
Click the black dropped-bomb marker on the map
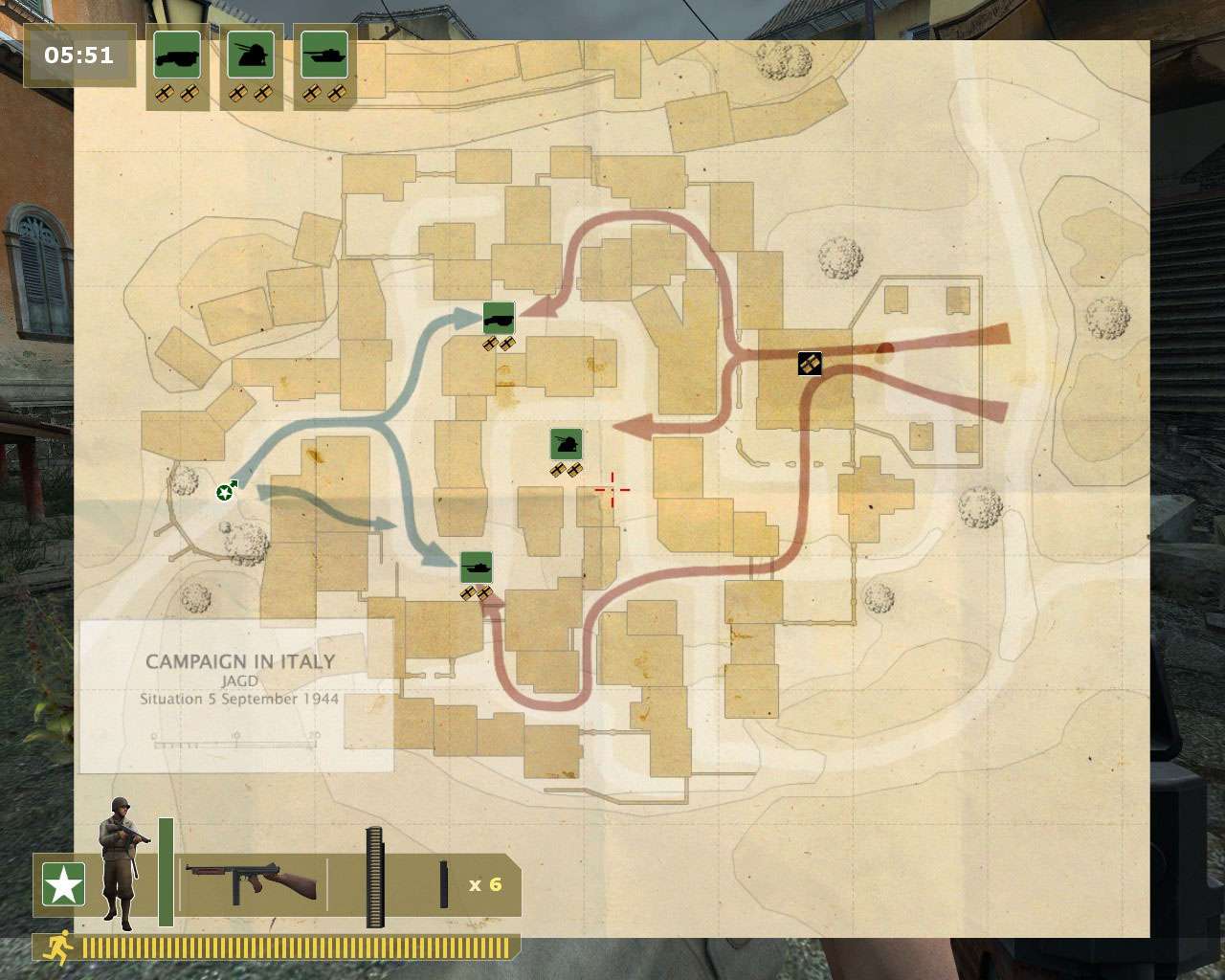point(810,364)
